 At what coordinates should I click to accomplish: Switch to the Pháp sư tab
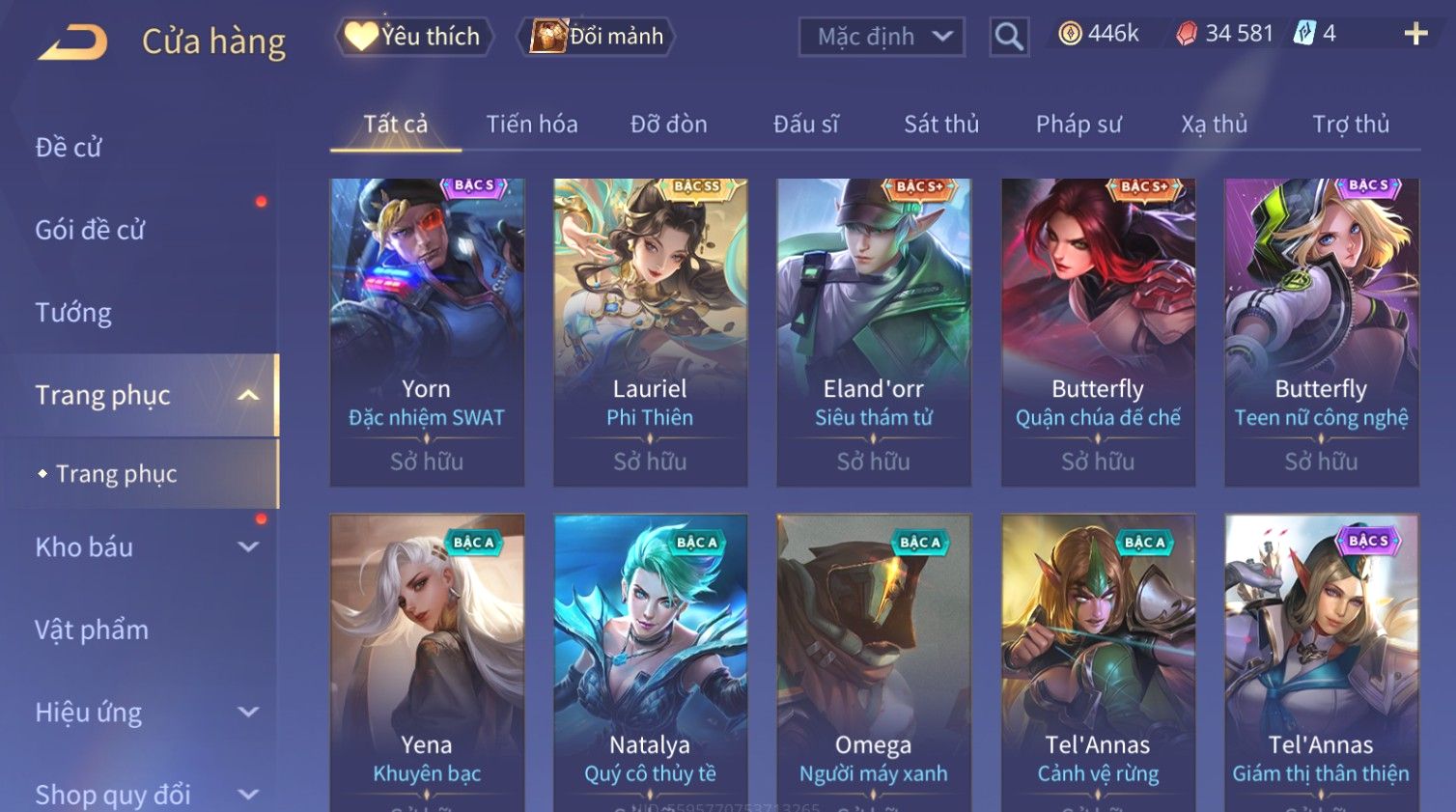pyautogui.click(x=1078, y=125)
